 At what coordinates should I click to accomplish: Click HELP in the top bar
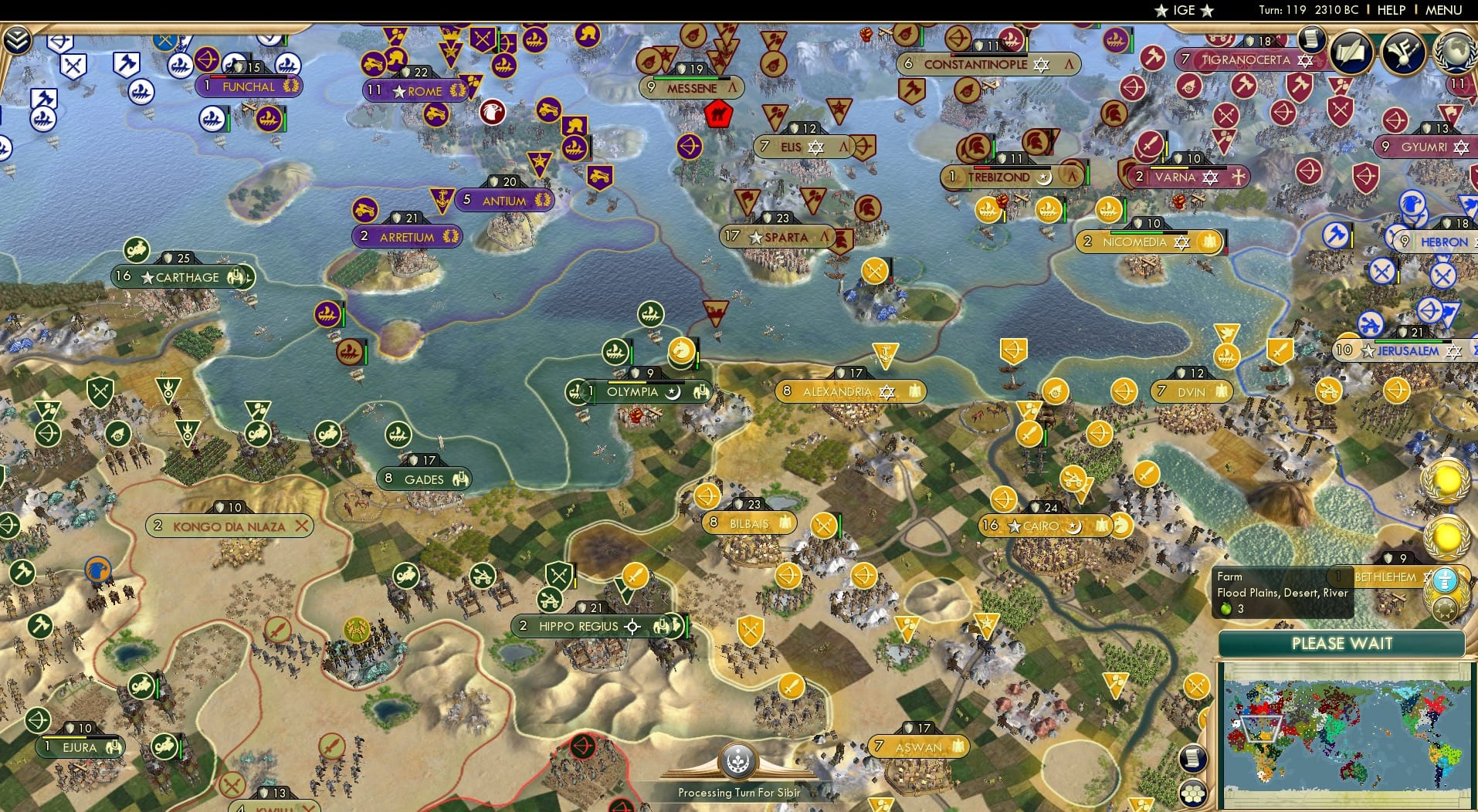[1389, 10]
